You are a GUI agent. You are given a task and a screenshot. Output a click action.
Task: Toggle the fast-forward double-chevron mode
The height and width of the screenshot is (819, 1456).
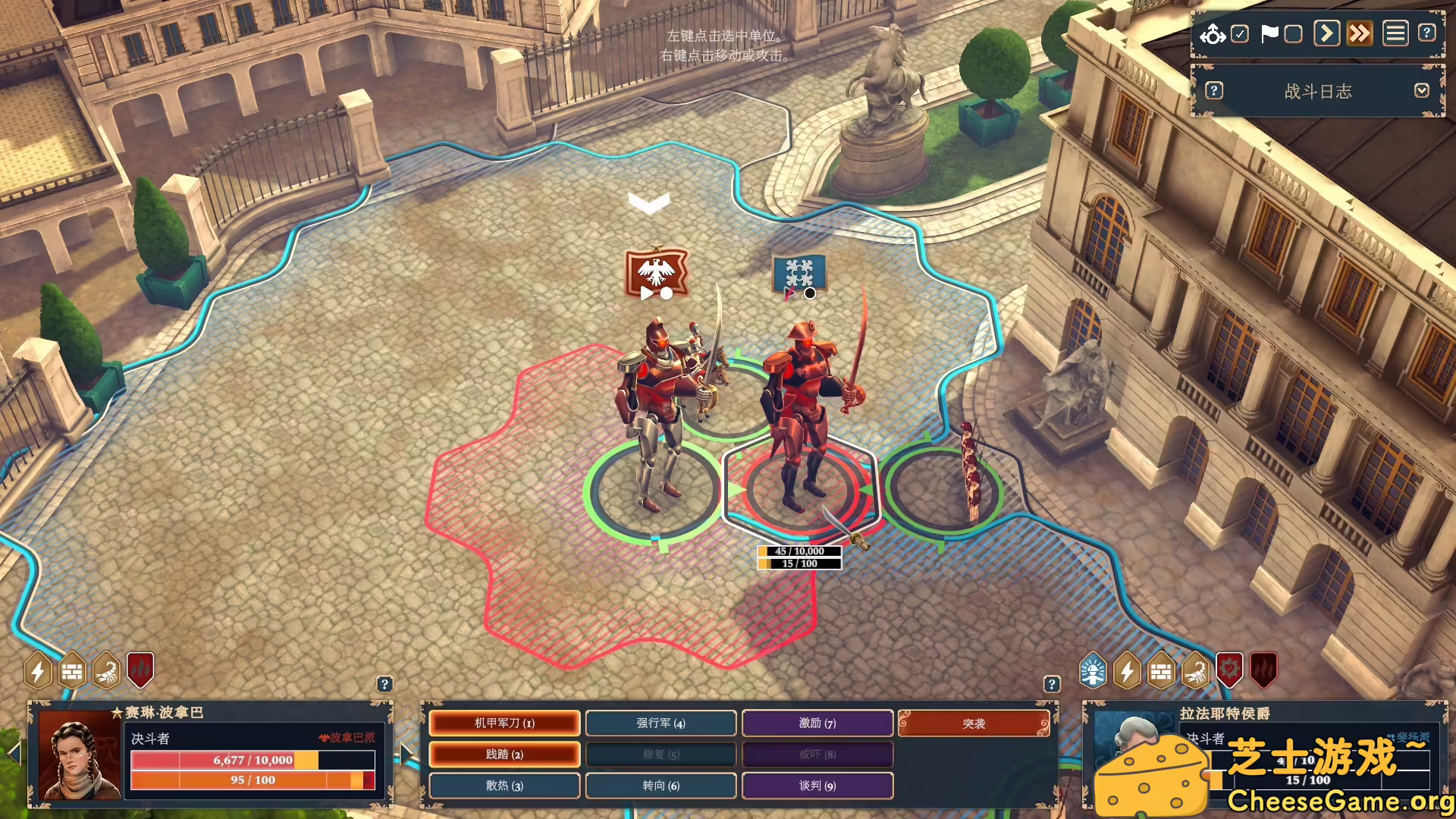[x=1360, y=33]
